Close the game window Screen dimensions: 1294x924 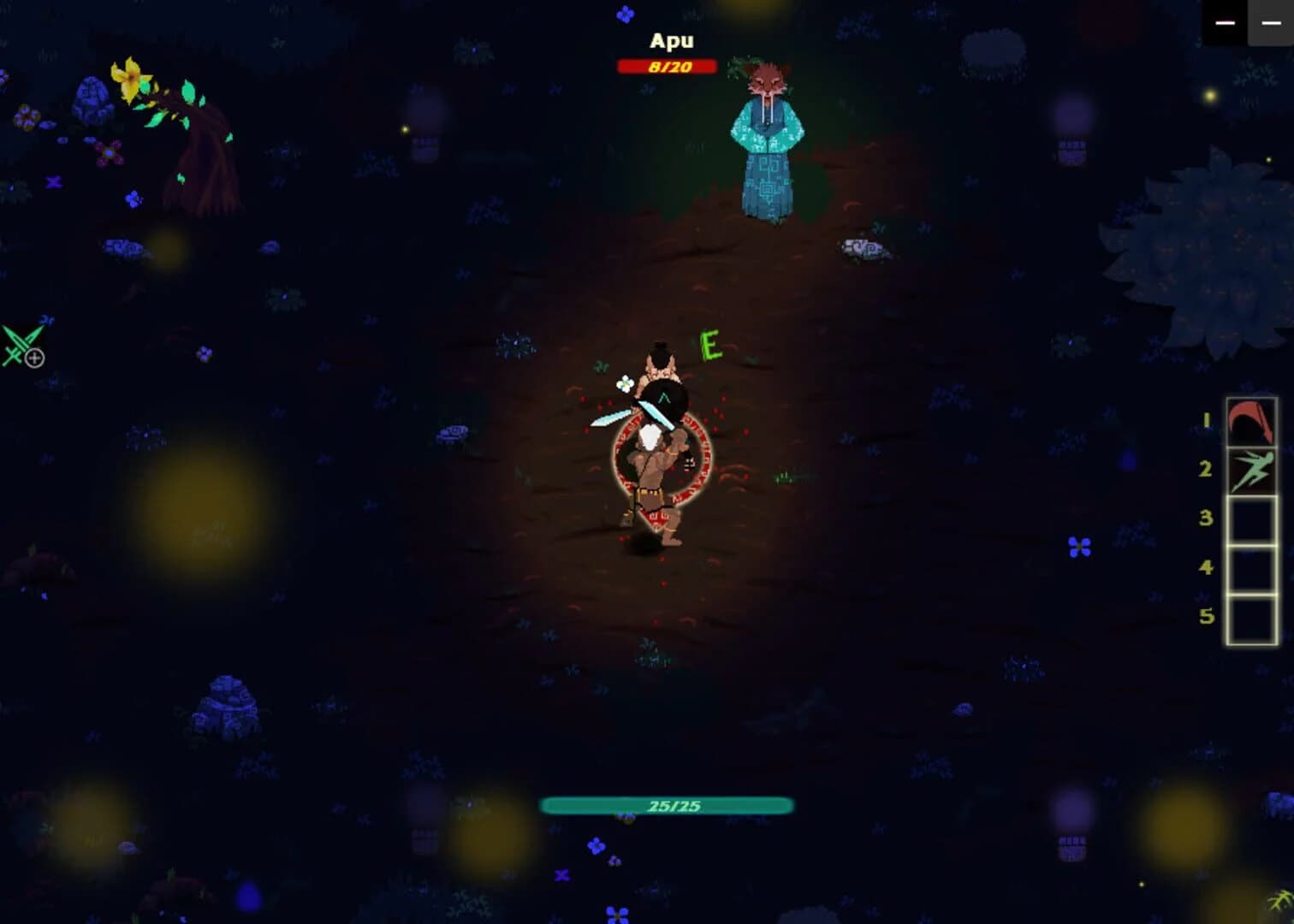pyautogui.click(x=1273, y=23)
